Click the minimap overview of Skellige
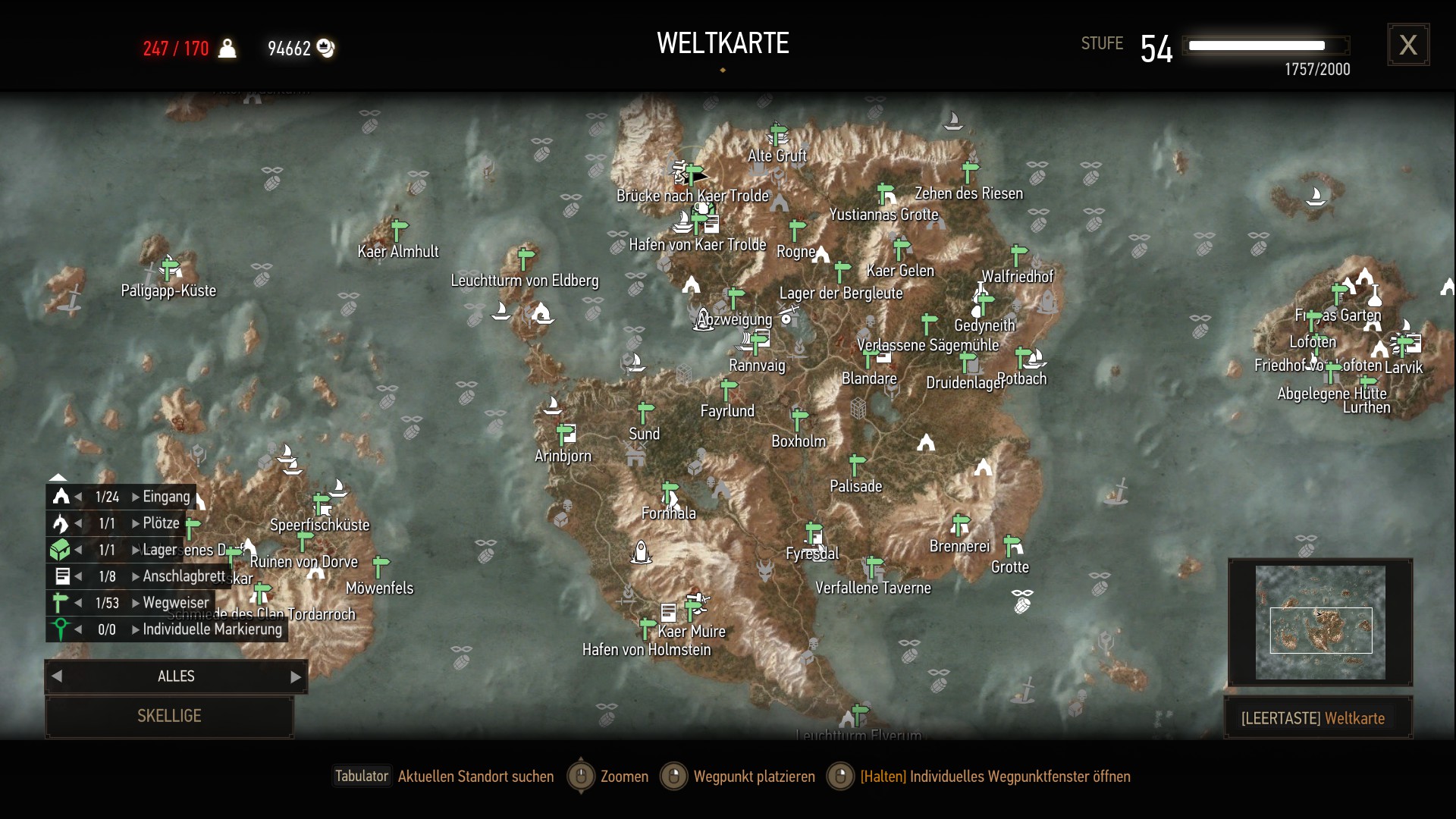The width and height of the screenshot is (1456, 819). [x=1320, y=623]
